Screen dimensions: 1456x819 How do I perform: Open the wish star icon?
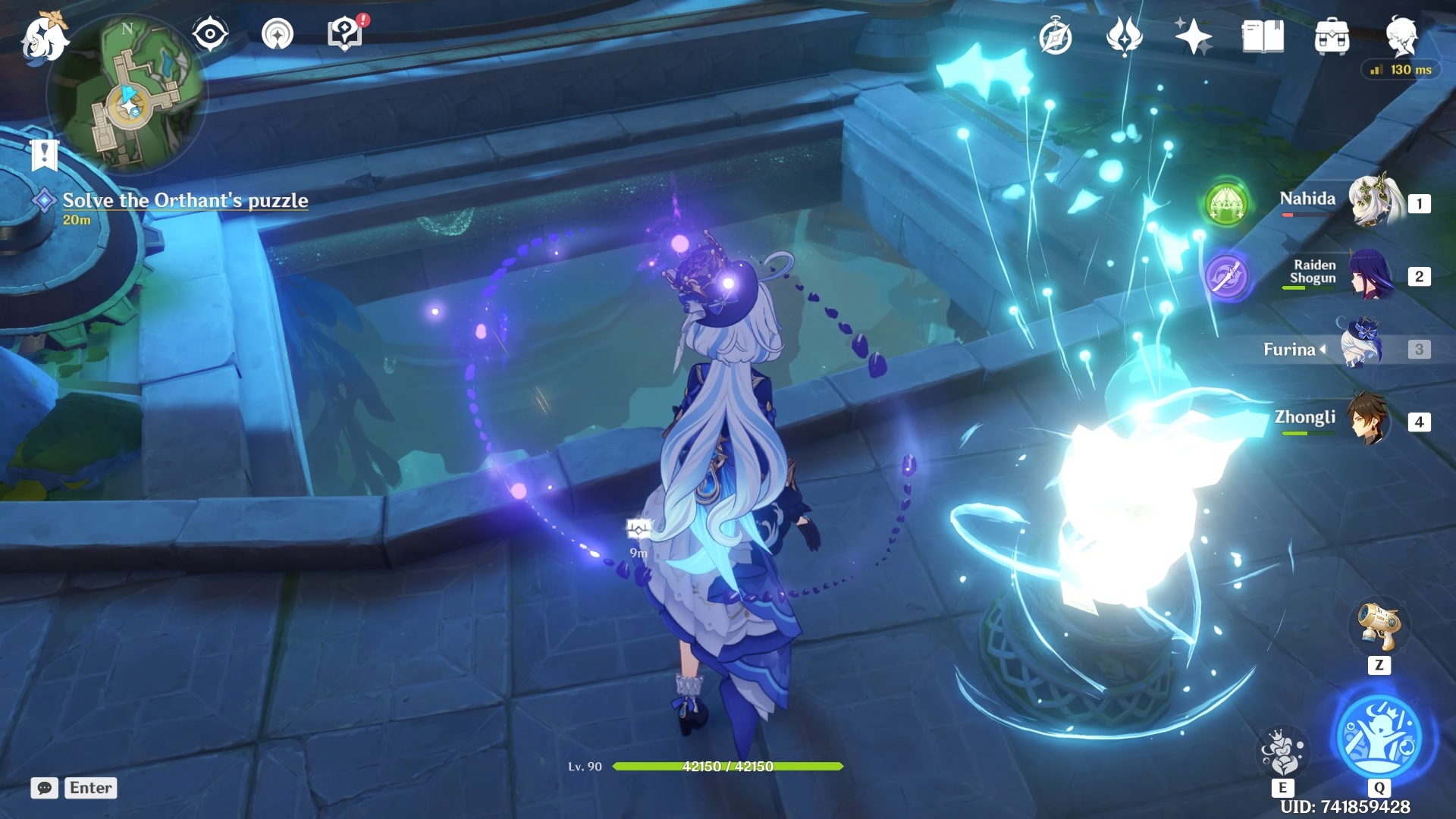tap(1193, 36)
